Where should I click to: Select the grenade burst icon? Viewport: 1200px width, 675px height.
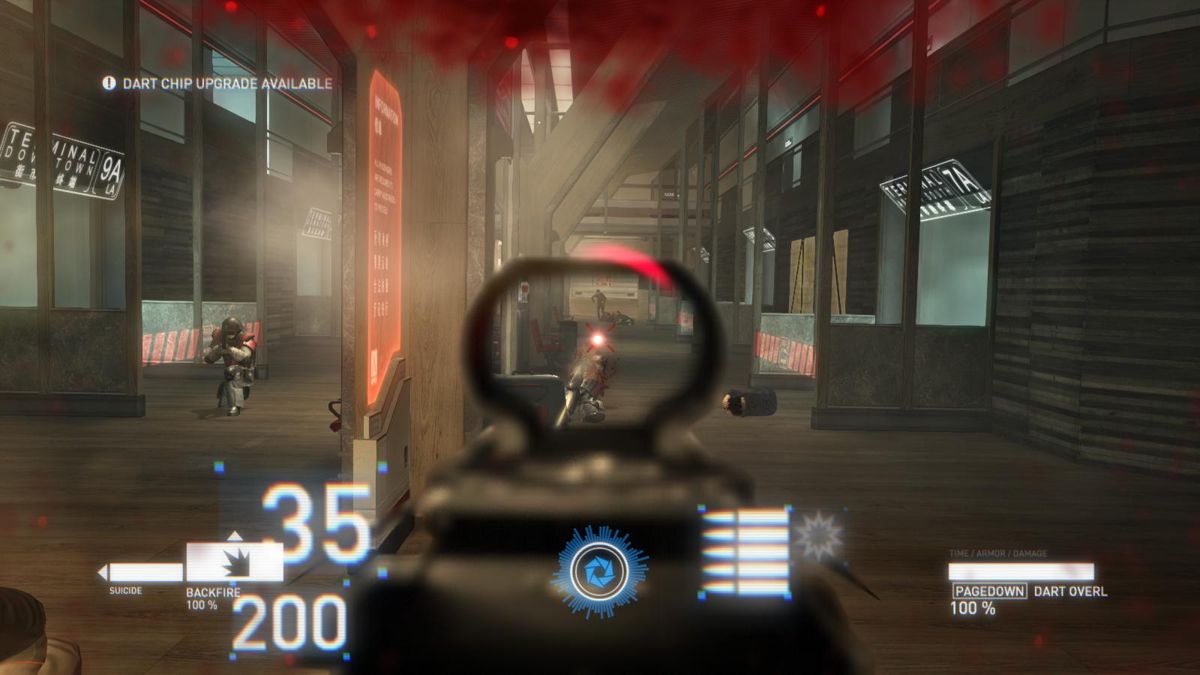click(819, 536)
